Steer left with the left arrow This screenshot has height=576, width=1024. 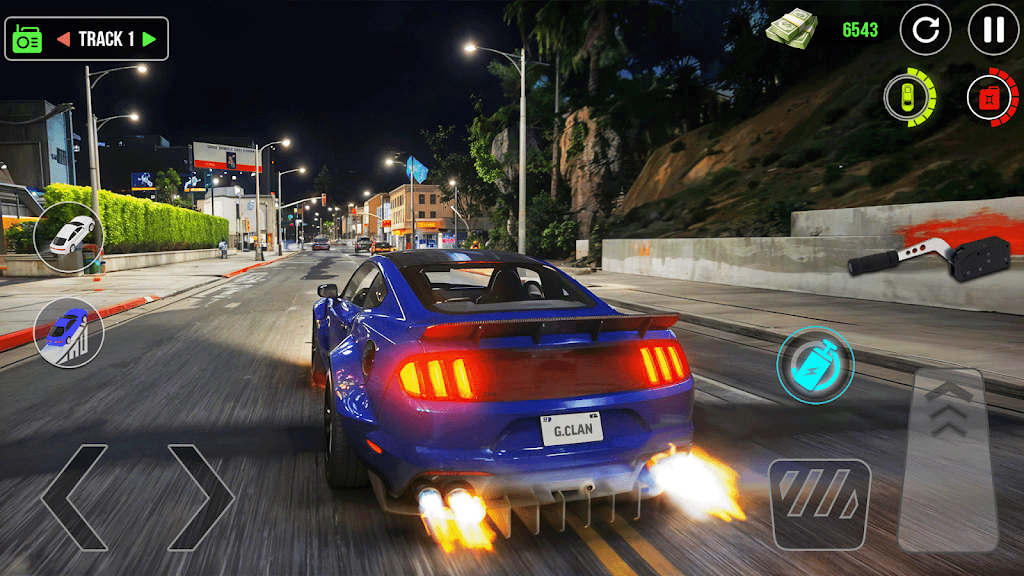(x=73, y=497)
